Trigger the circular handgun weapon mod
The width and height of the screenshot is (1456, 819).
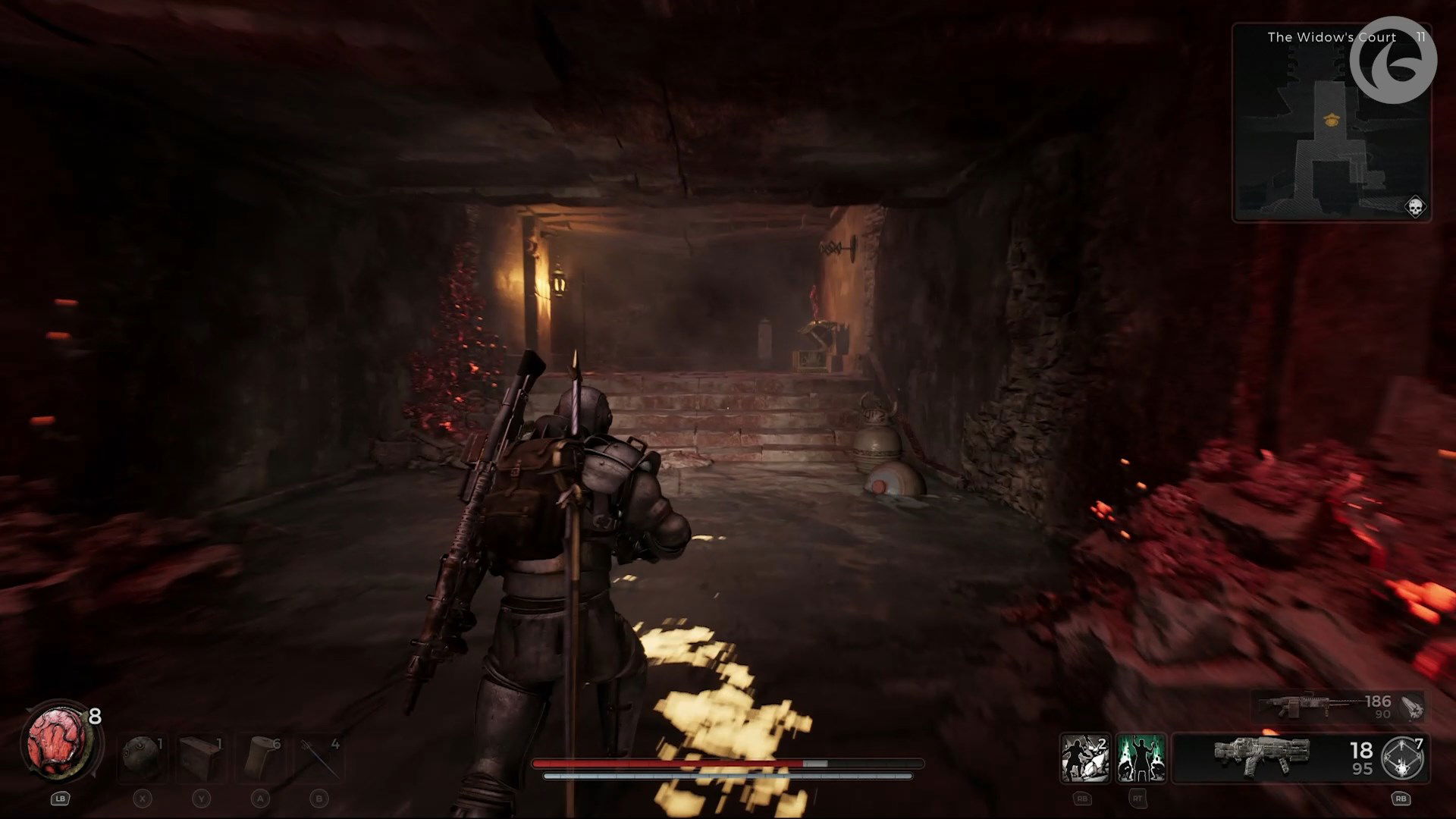click(x=1404, y=758)
